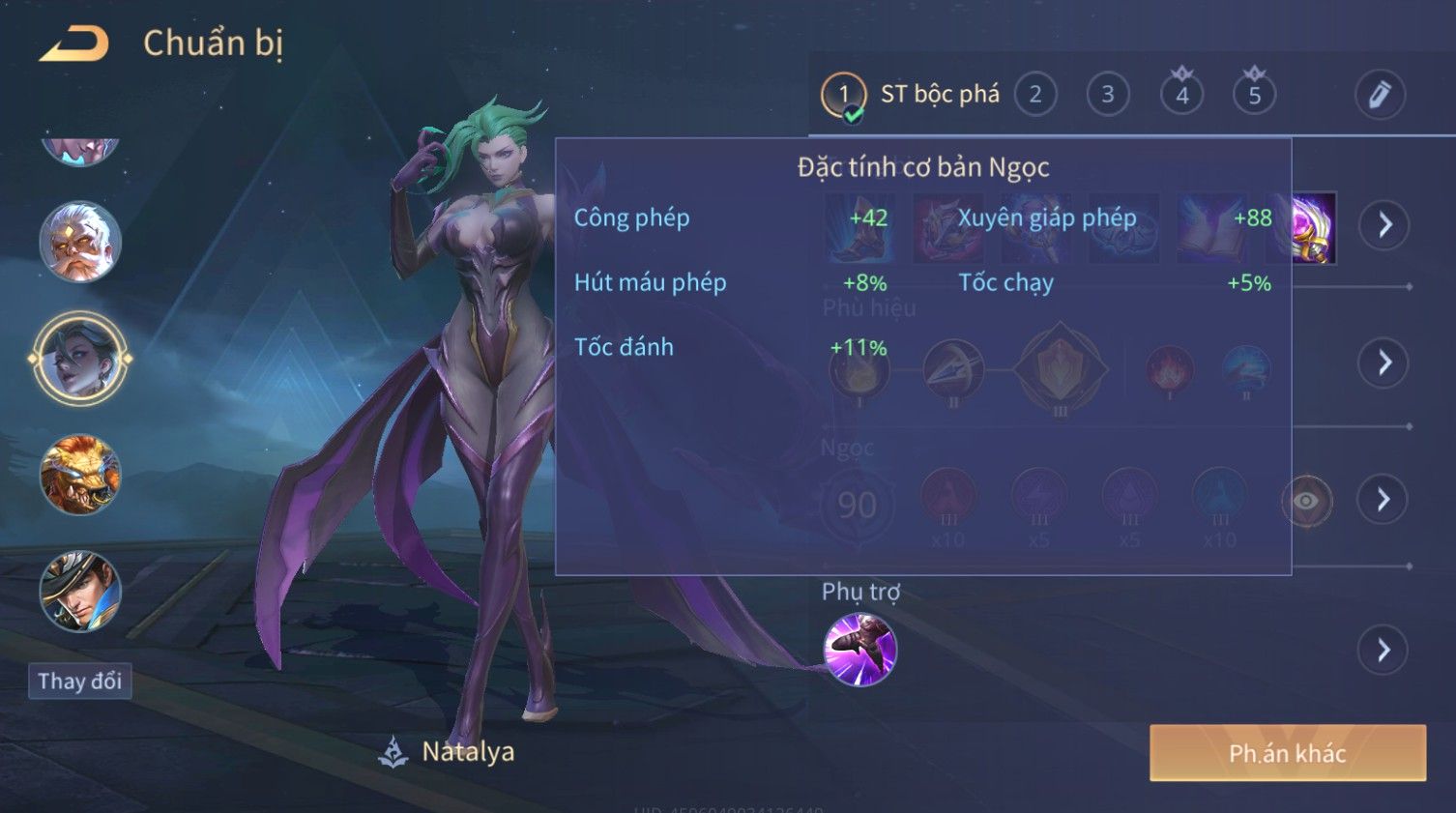The width and height of the screenshot is (1456, 813).
Task: Go back using the return arrow
Action: pyautogui.click(x=74, y=44)
